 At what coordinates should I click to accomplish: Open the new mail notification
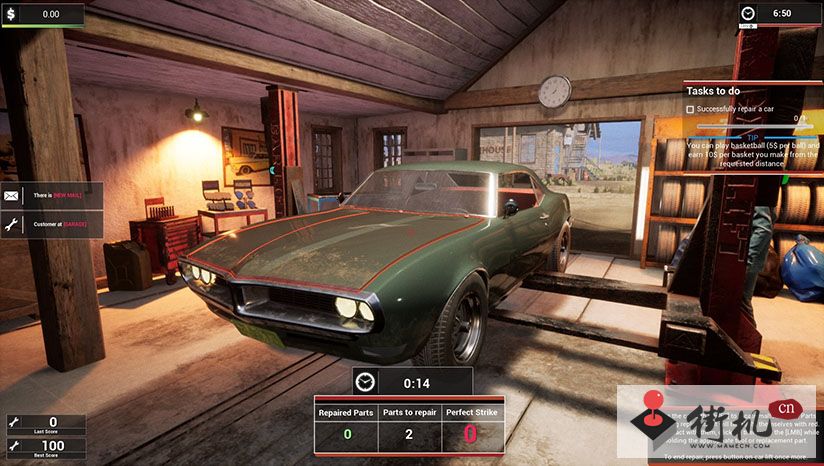pyautogui.click(x=45, y=196)
